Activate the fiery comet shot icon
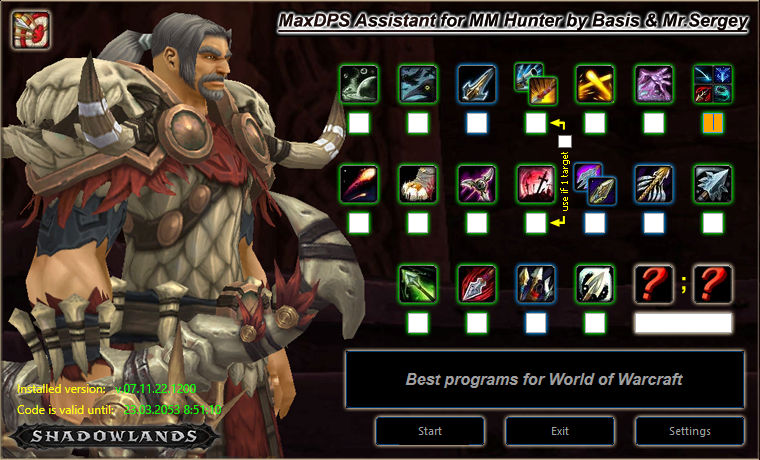Image resolution: width=760 pixels, height=460 pixels. tap(359, 184)
